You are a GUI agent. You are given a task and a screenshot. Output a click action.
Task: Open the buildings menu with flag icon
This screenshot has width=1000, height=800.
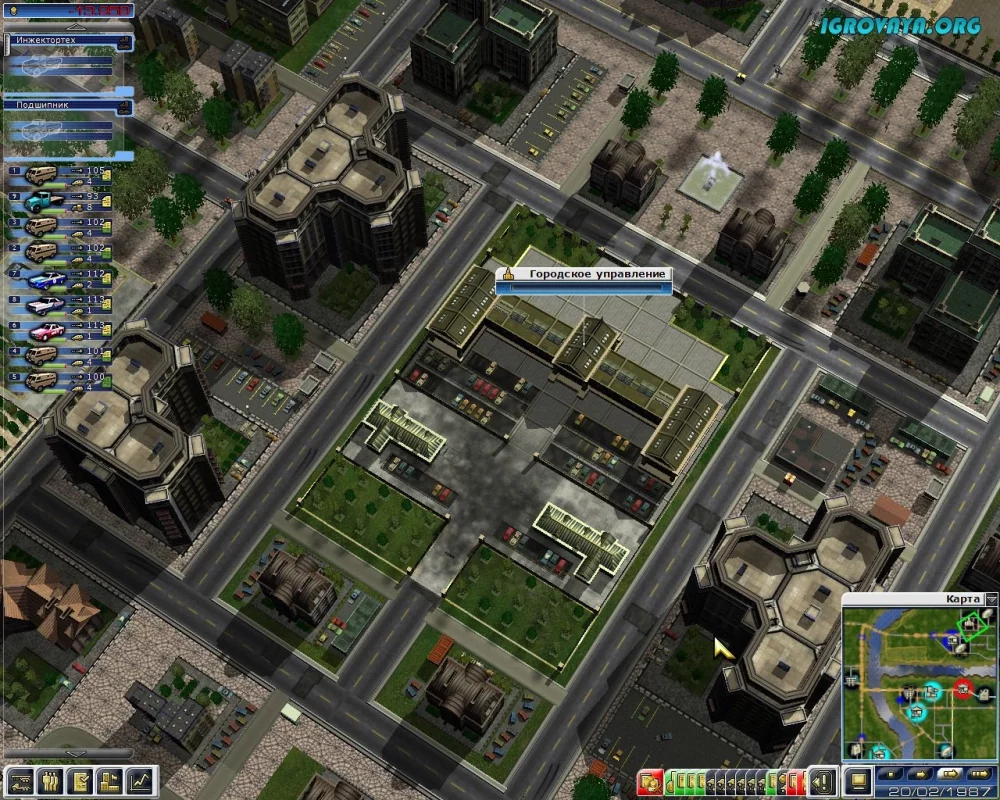coord(111,780)
